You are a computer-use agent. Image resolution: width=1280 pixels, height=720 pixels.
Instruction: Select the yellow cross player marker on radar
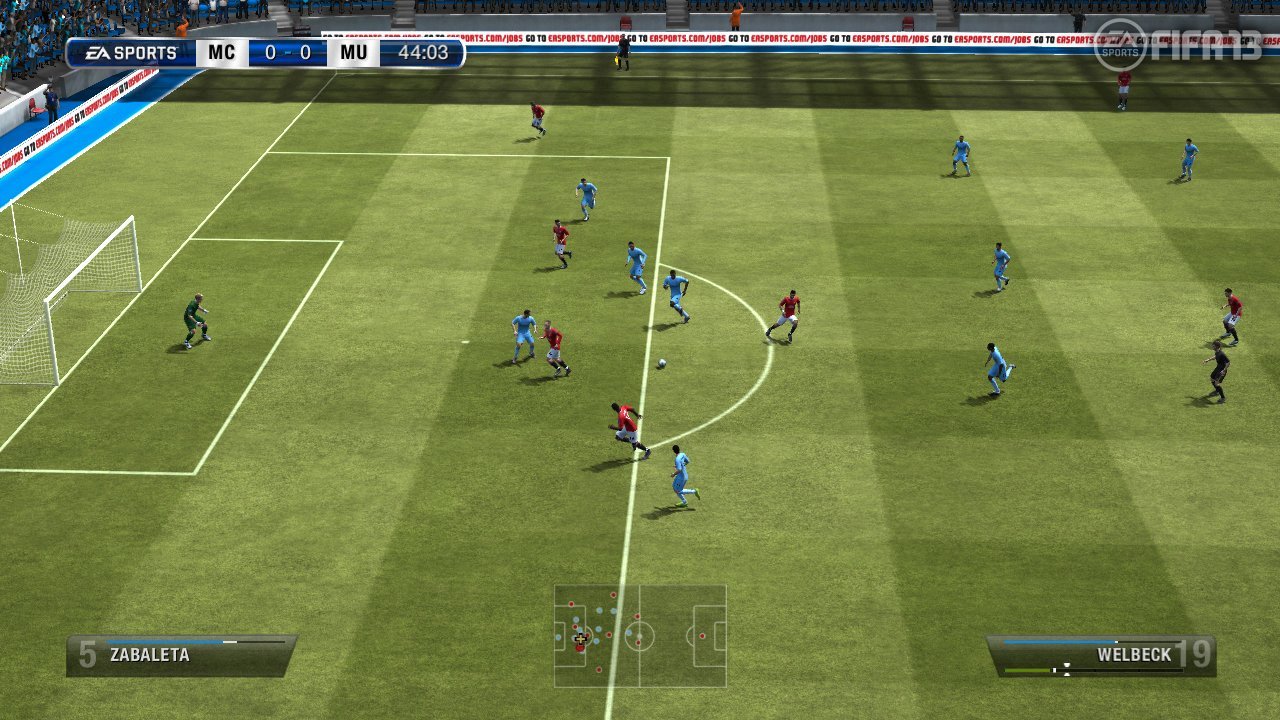click(x=581, y=639)
